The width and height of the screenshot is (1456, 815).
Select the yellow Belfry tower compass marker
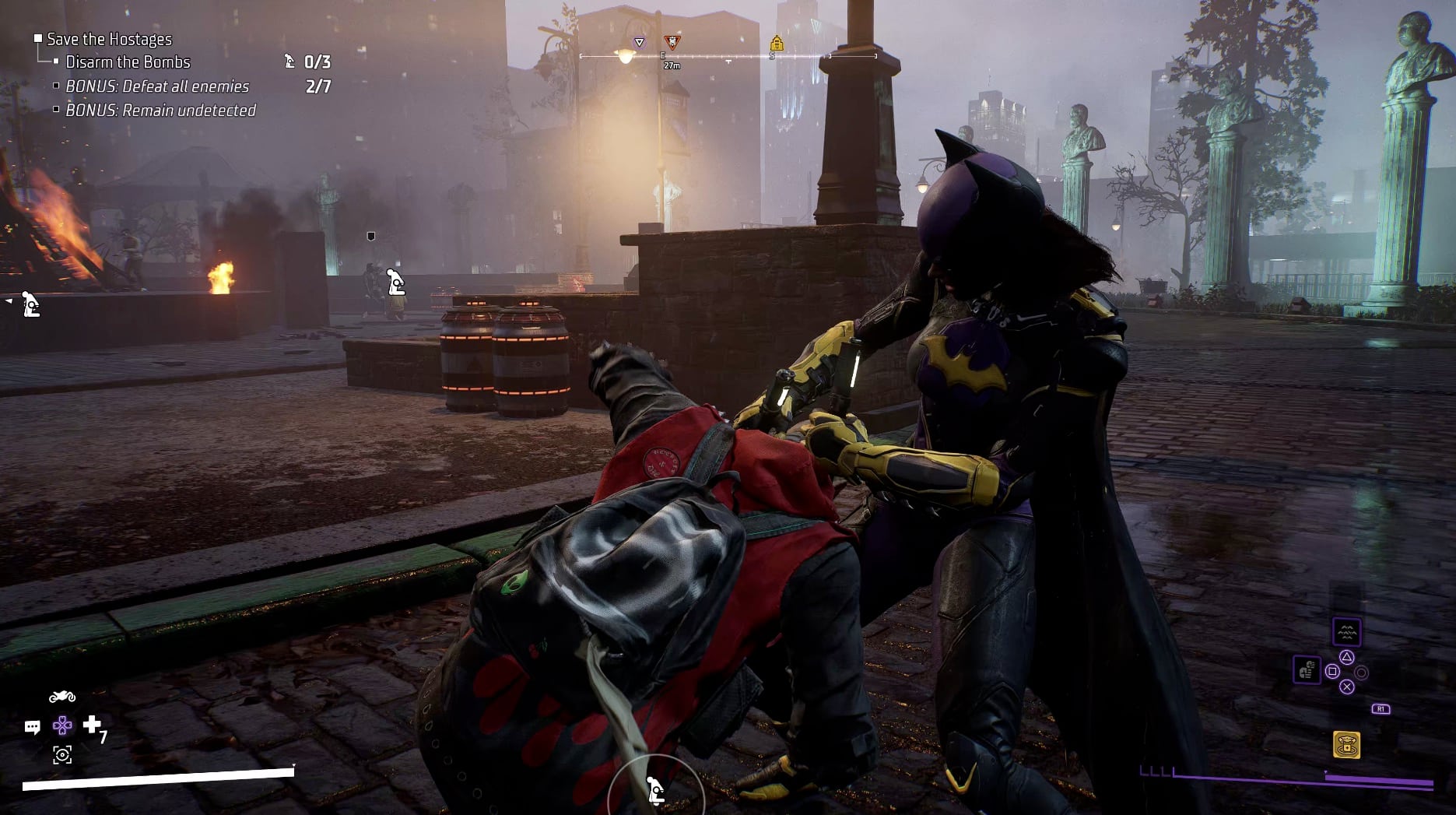pos(776,43)
